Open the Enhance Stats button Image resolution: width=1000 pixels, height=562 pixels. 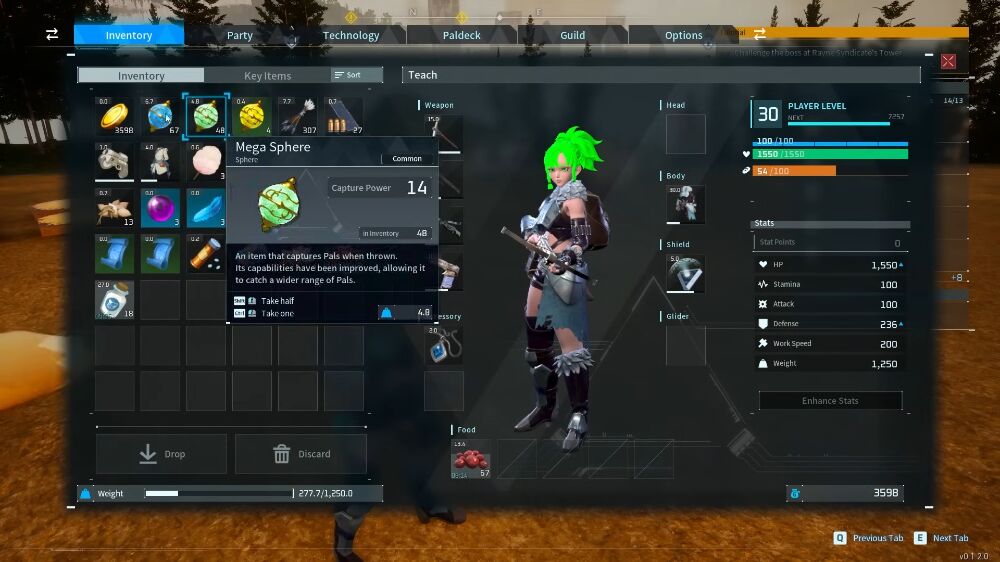830,401
